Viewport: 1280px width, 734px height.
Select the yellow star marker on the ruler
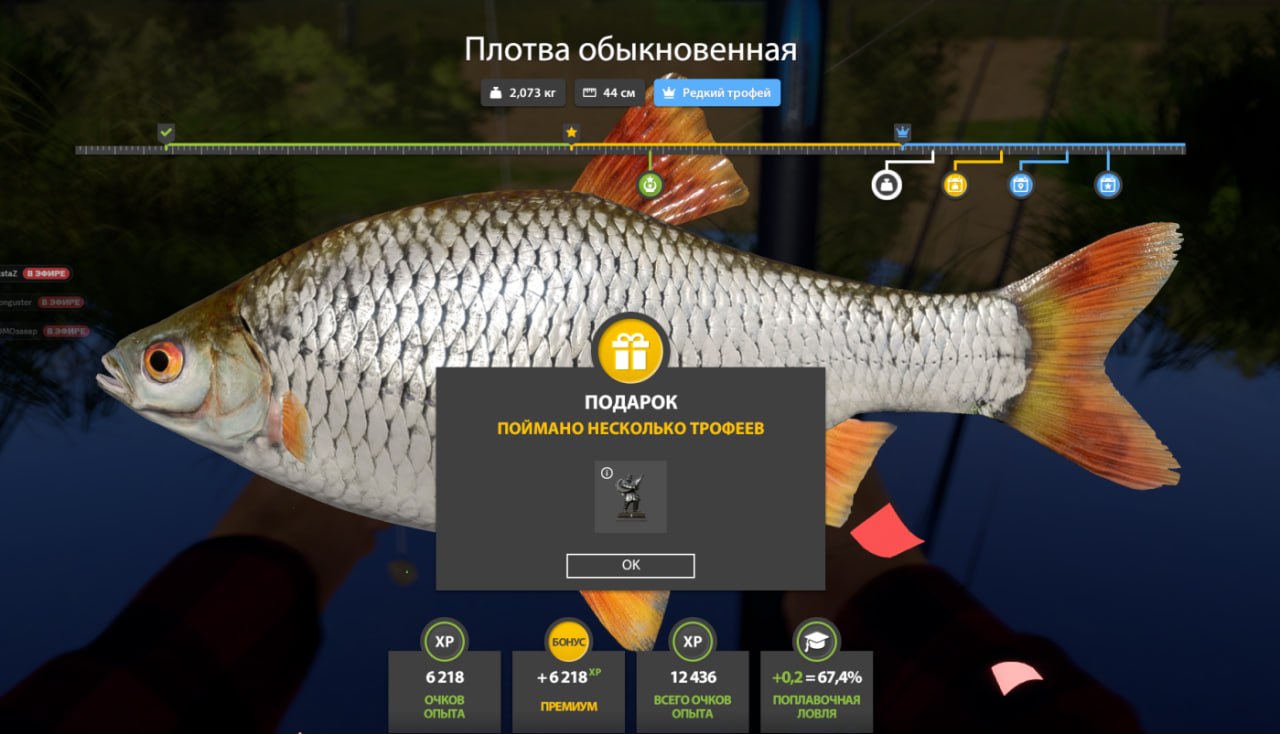[571, 130]
